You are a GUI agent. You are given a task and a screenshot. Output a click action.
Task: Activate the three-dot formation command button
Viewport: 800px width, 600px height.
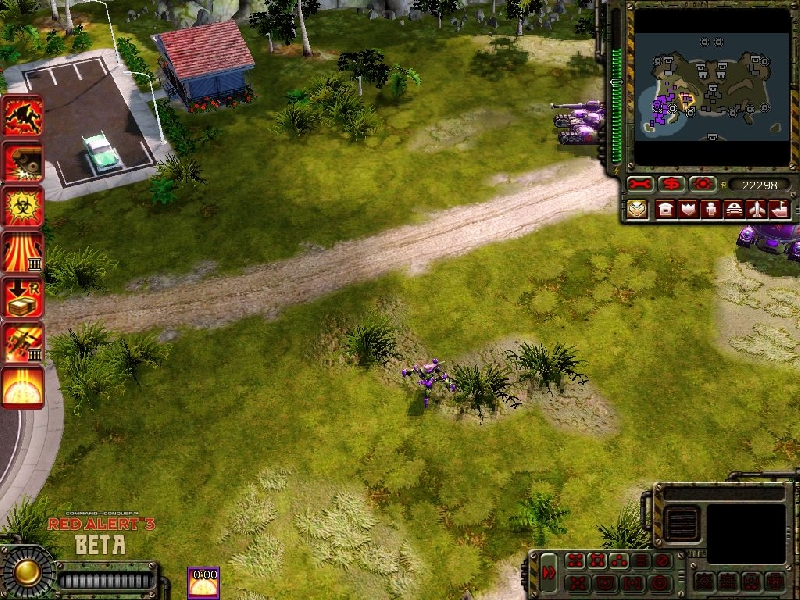[620, 561]
